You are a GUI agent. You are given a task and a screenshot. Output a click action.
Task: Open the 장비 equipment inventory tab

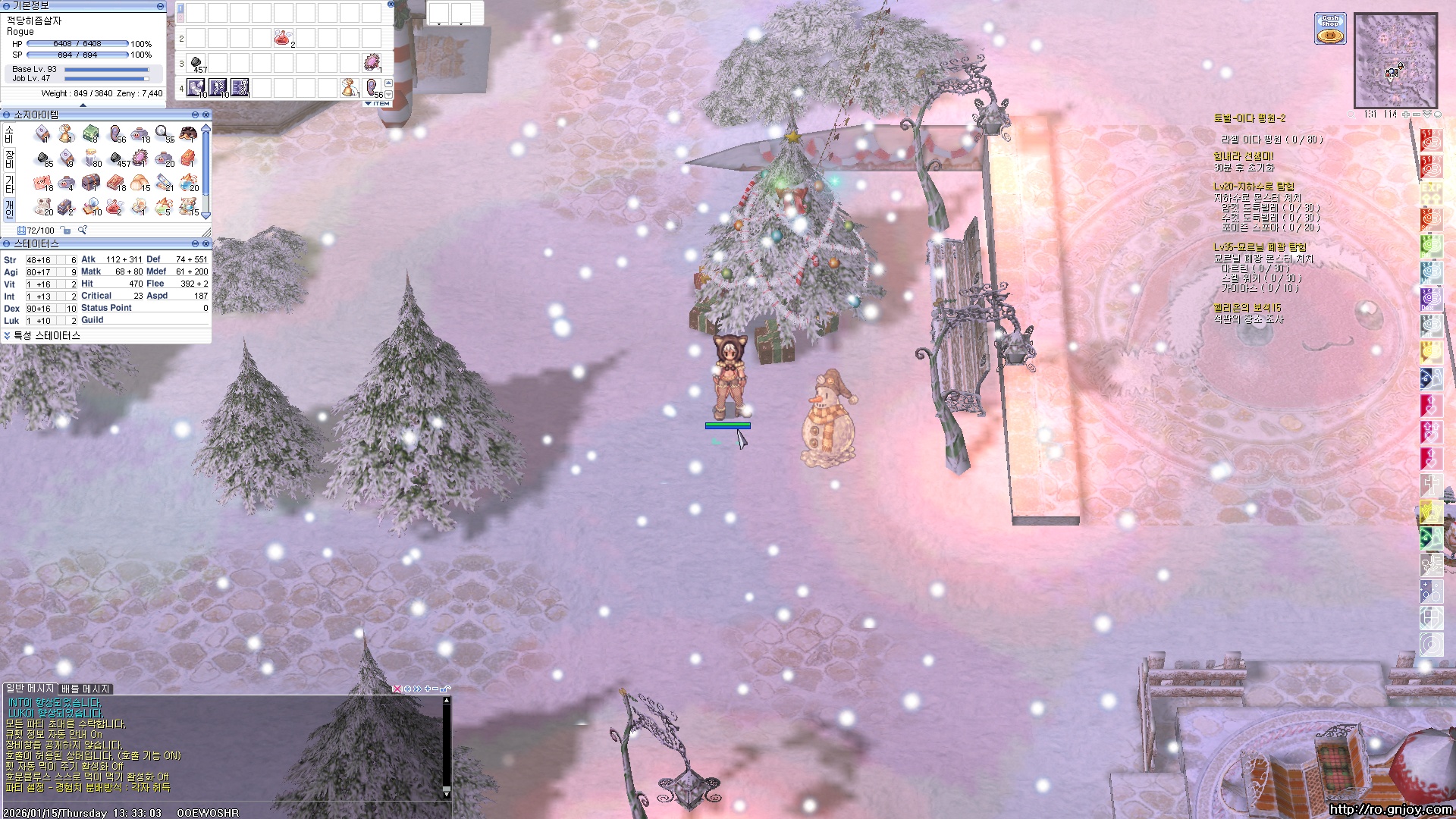10,159
